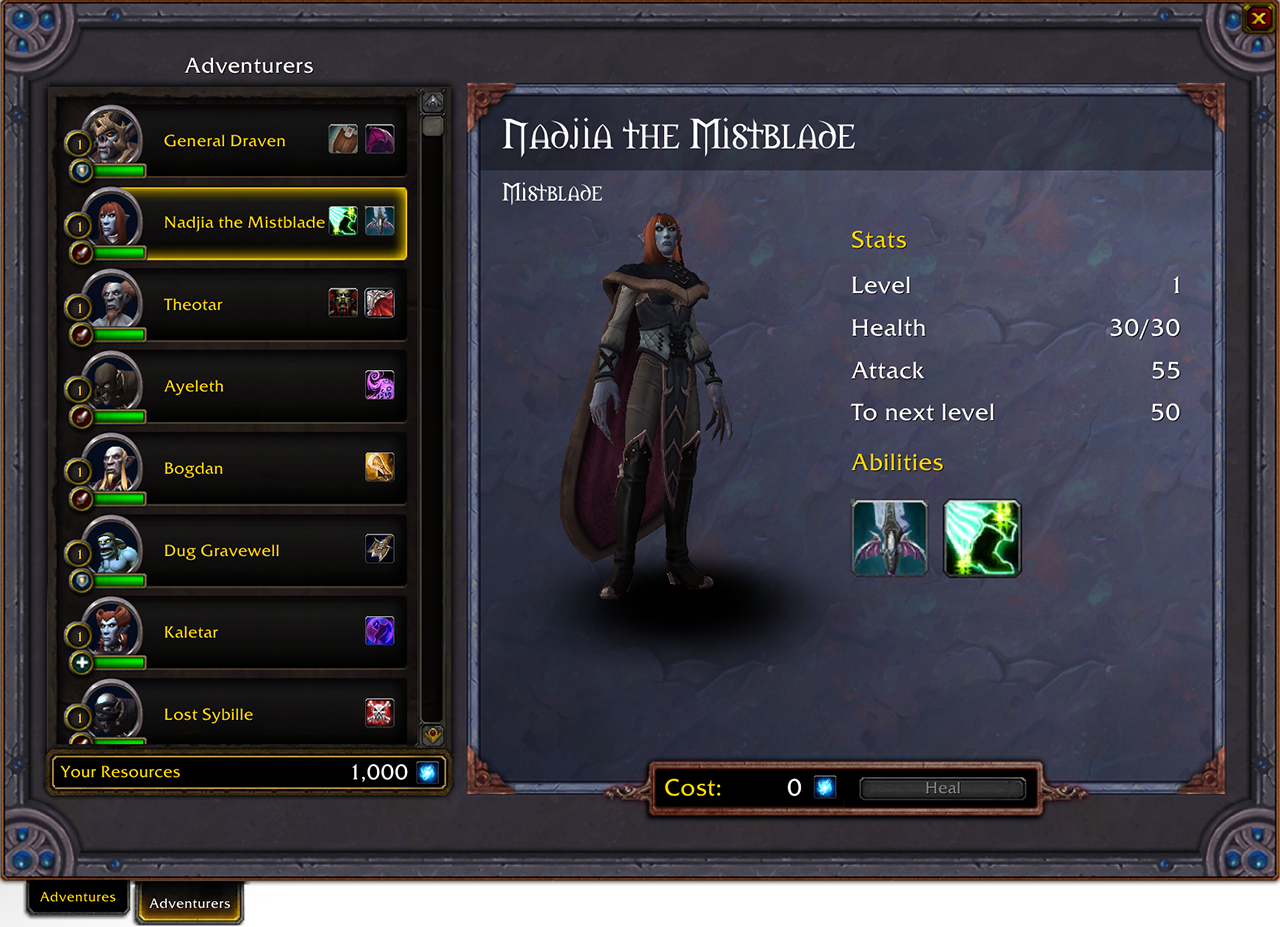This screenshot has width=1280, height=927.
Task: Click the scroll up arrow of the list
Action: [432, 101]
